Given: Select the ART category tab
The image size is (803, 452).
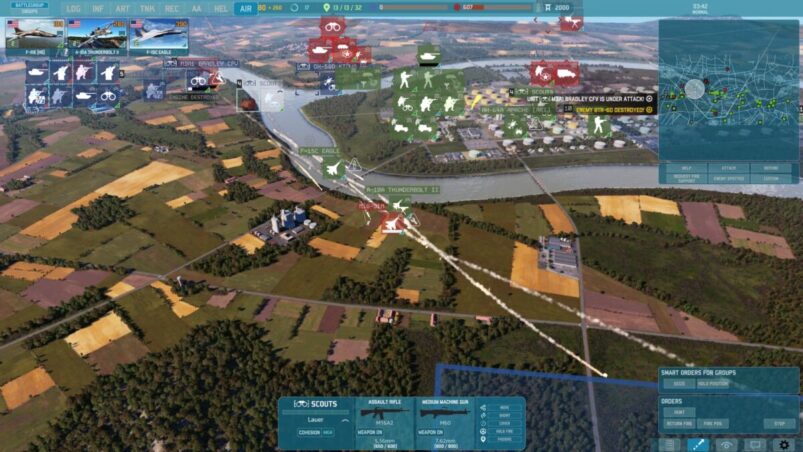Looking at the screenshot, I should (x=123, y=8).
